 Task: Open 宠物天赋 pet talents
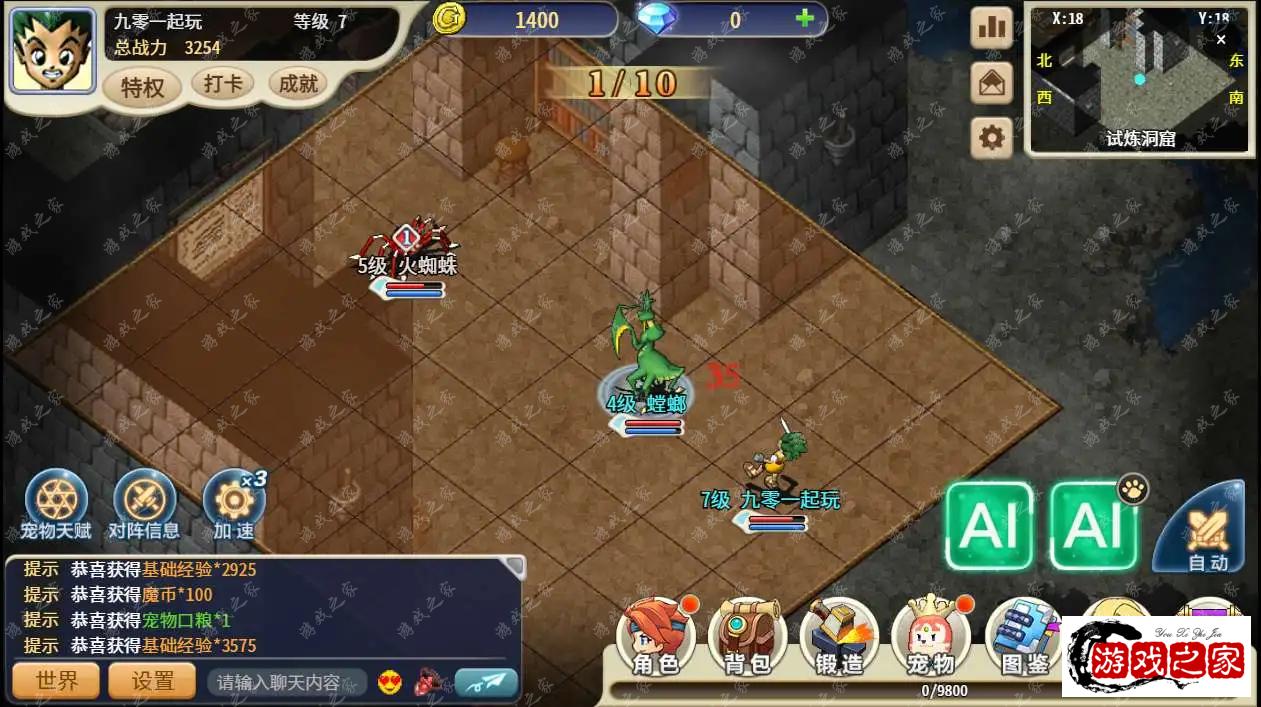tap(56, 503)
